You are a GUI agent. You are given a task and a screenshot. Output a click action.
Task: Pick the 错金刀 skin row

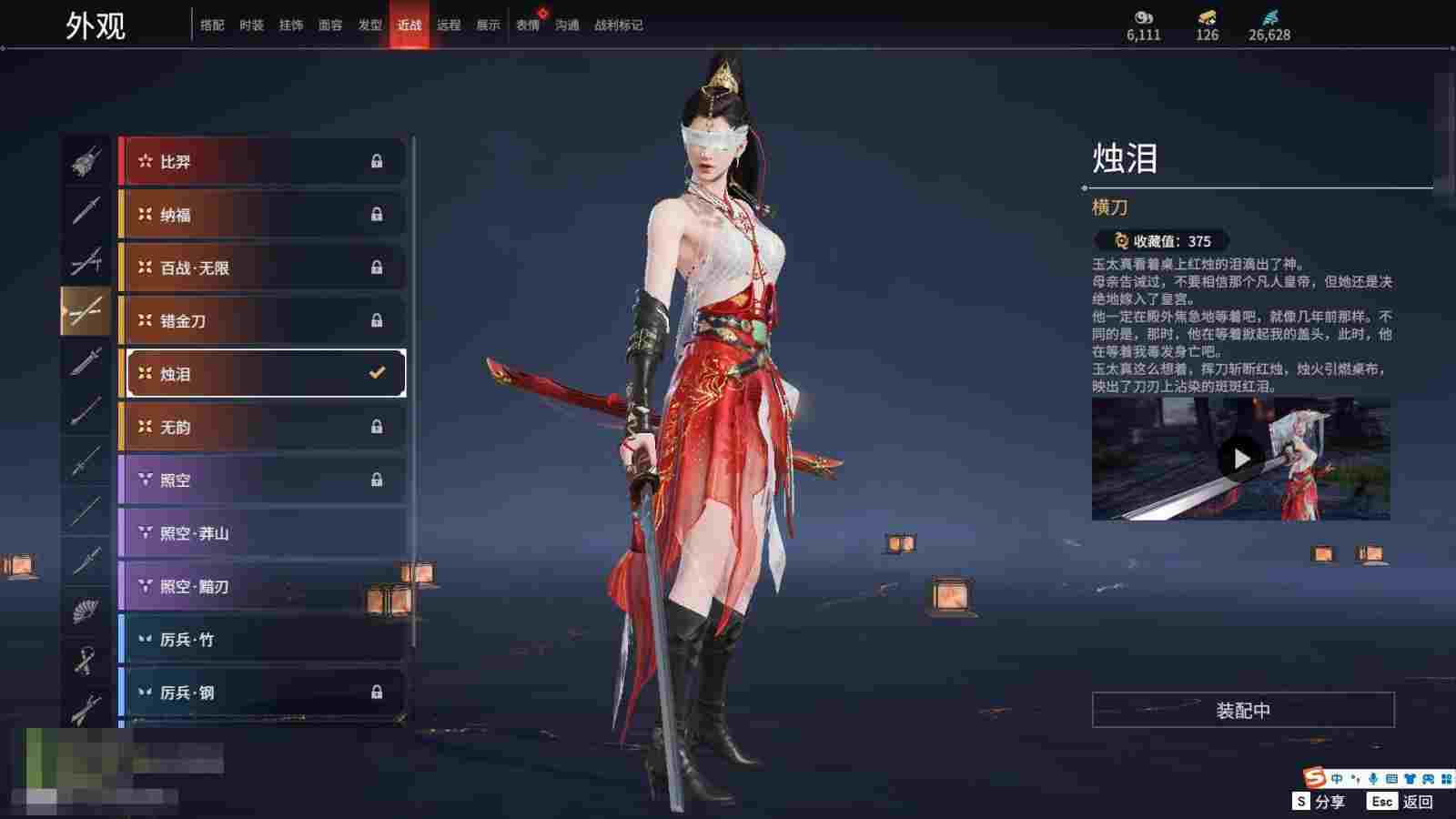click(x=263, y=320)
